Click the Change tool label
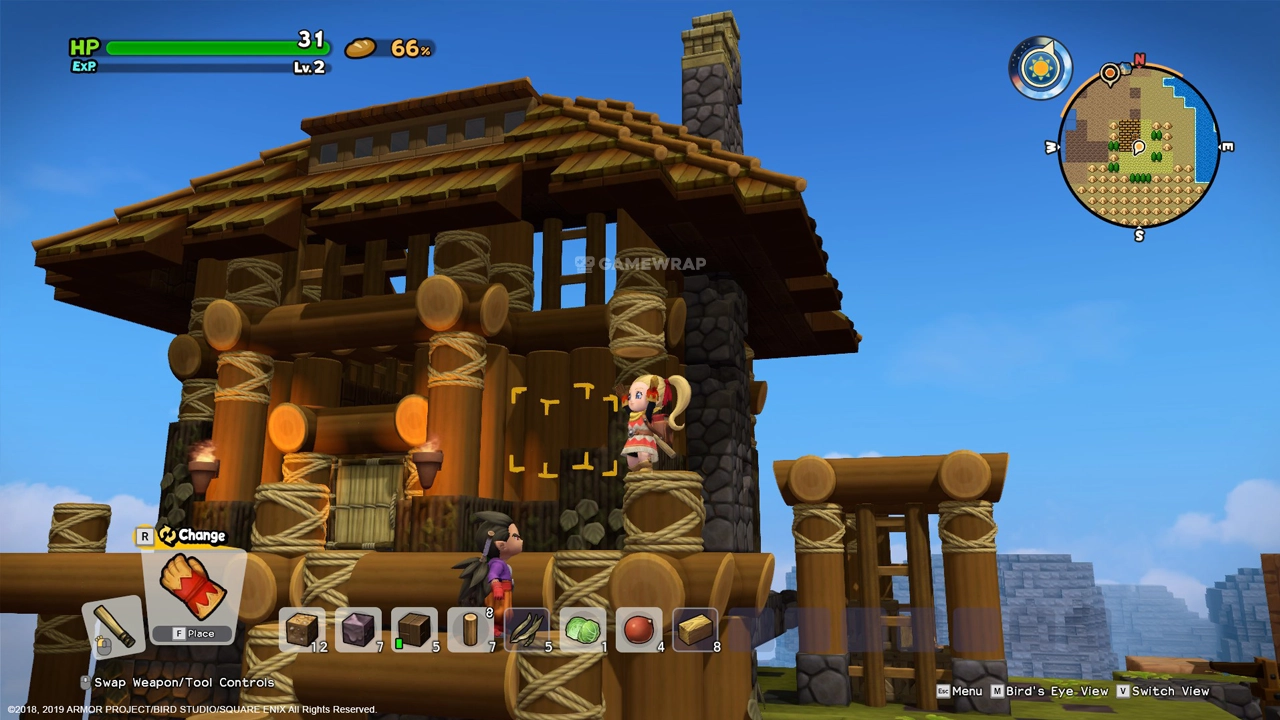 (x=192, y=536)
